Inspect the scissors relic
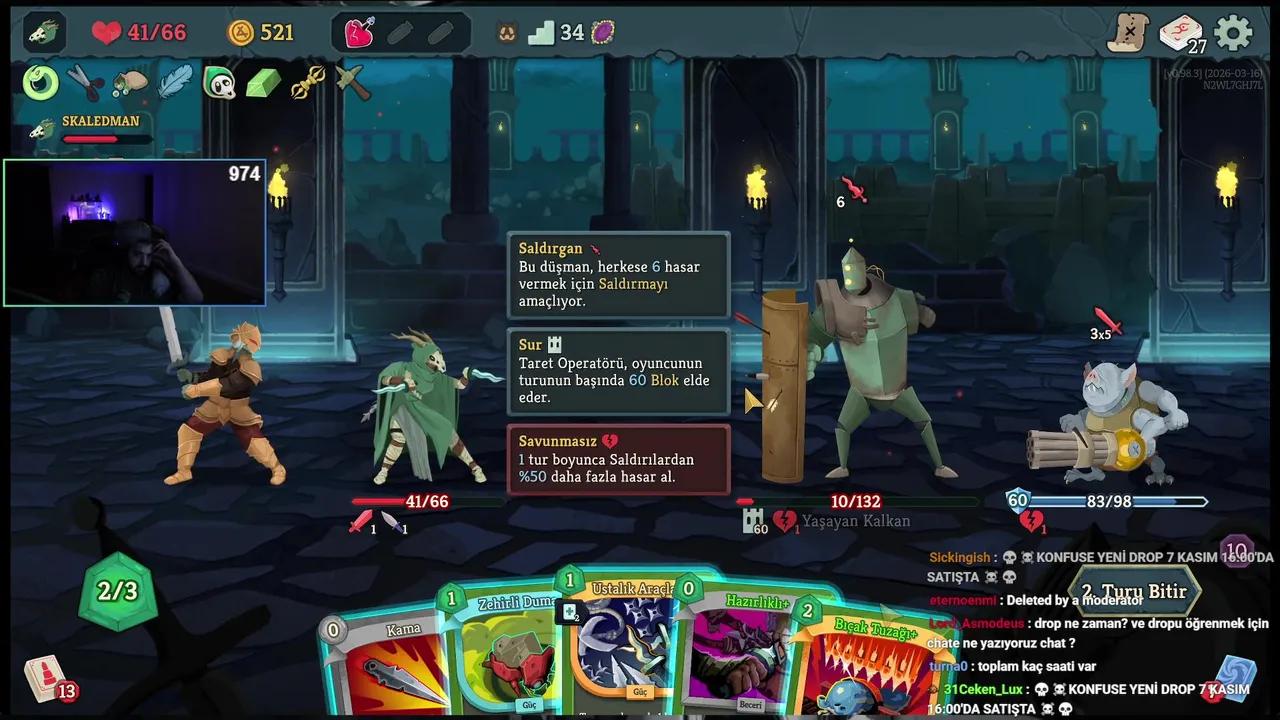This screenshot has height=720, width=1280. (85, 83)
